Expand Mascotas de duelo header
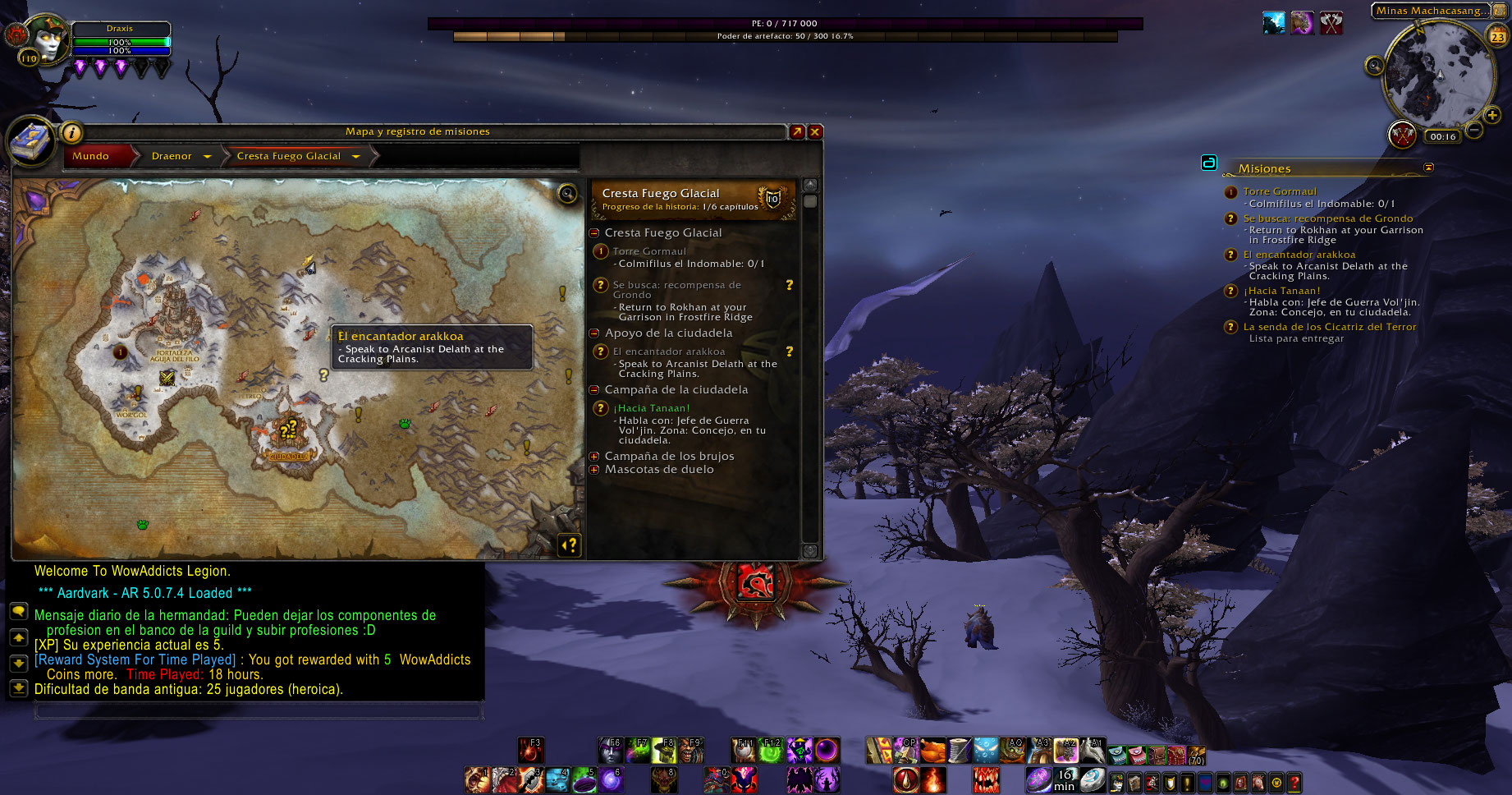The image size is (1512, 795). point(594,470)
